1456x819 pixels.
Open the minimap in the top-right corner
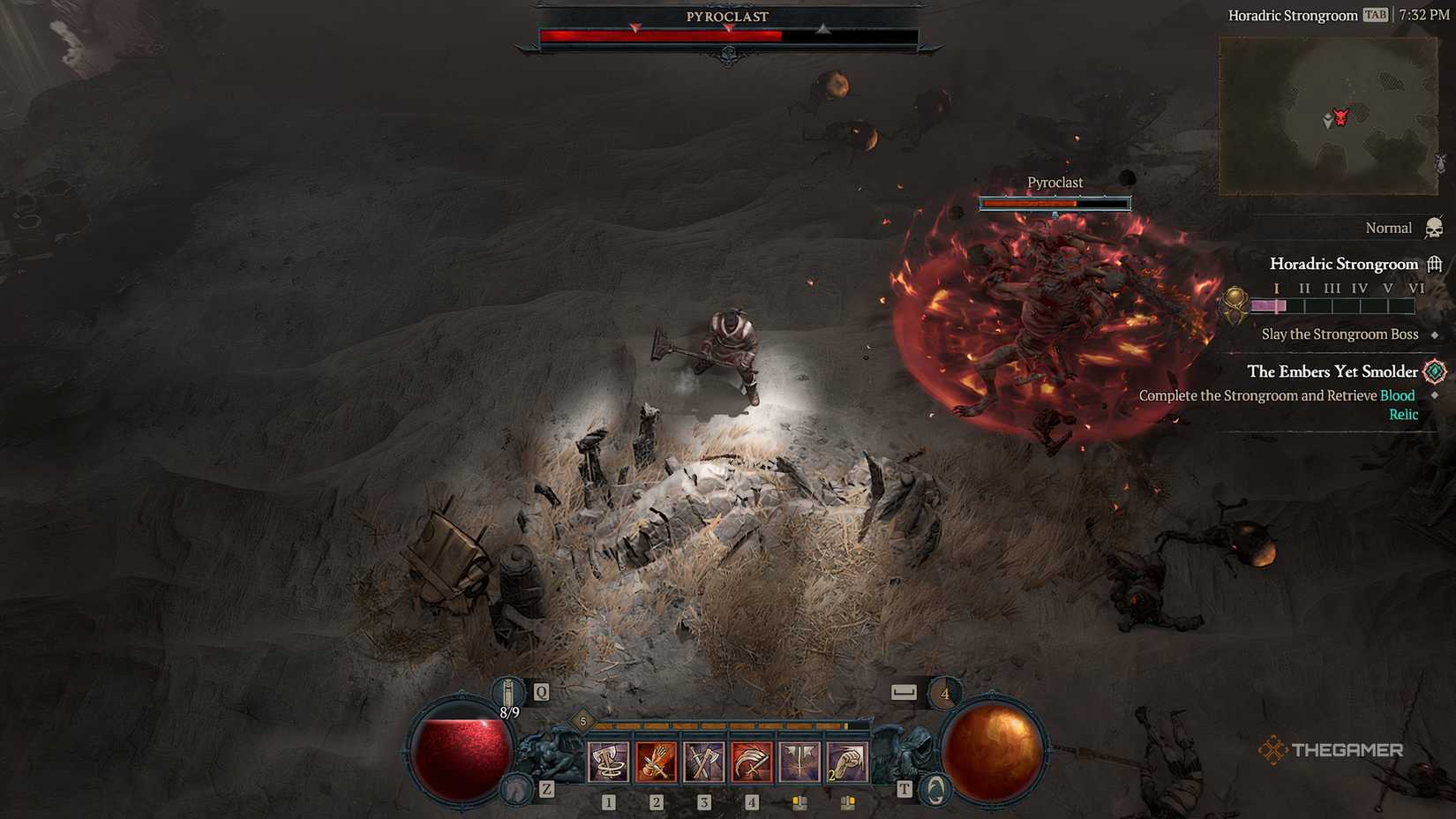tap(1332, 115)
